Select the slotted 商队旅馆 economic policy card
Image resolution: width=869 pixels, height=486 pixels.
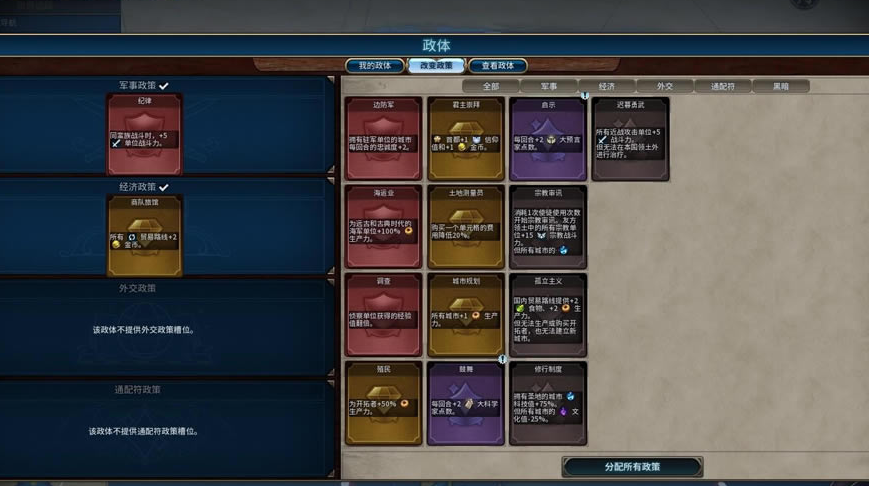145,235
